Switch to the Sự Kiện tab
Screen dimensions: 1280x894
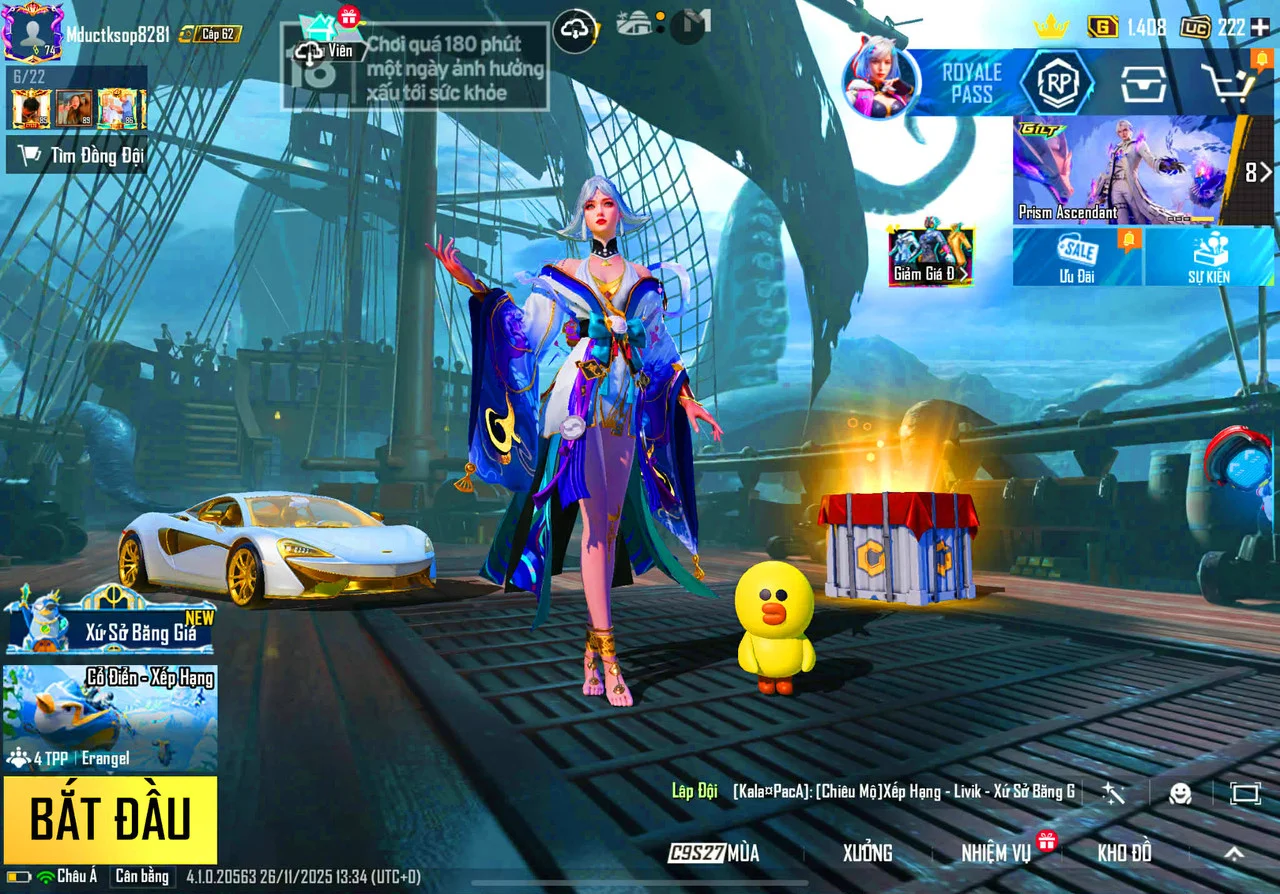1211,259
